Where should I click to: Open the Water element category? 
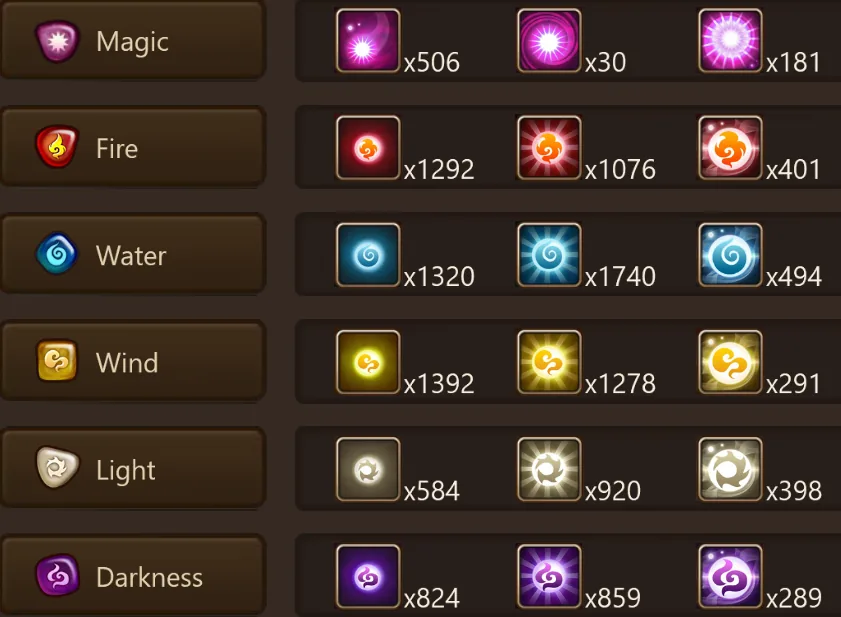click(132, 256)
